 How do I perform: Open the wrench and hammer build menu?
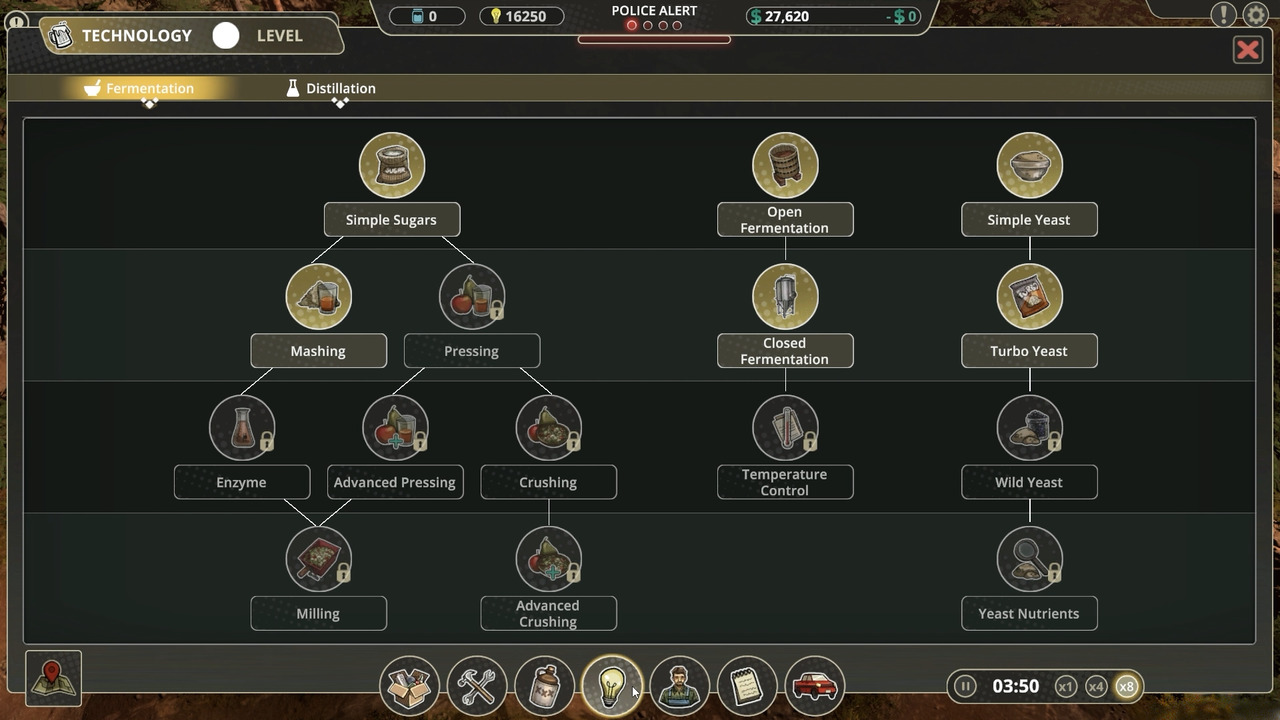point(477,686)
